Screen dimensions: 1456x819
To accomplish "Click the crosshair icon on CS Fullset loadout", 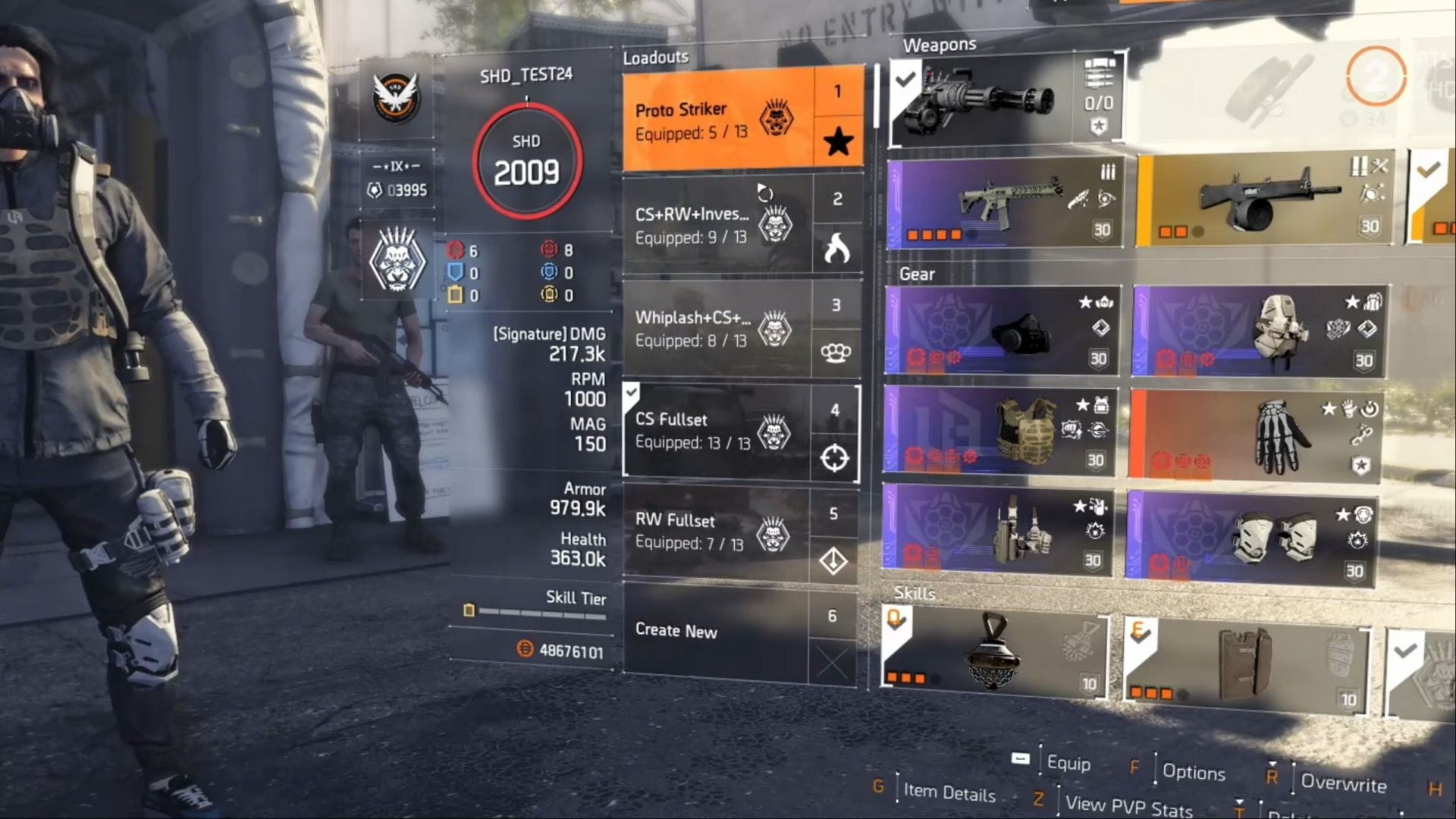I will tap(834, 457).
